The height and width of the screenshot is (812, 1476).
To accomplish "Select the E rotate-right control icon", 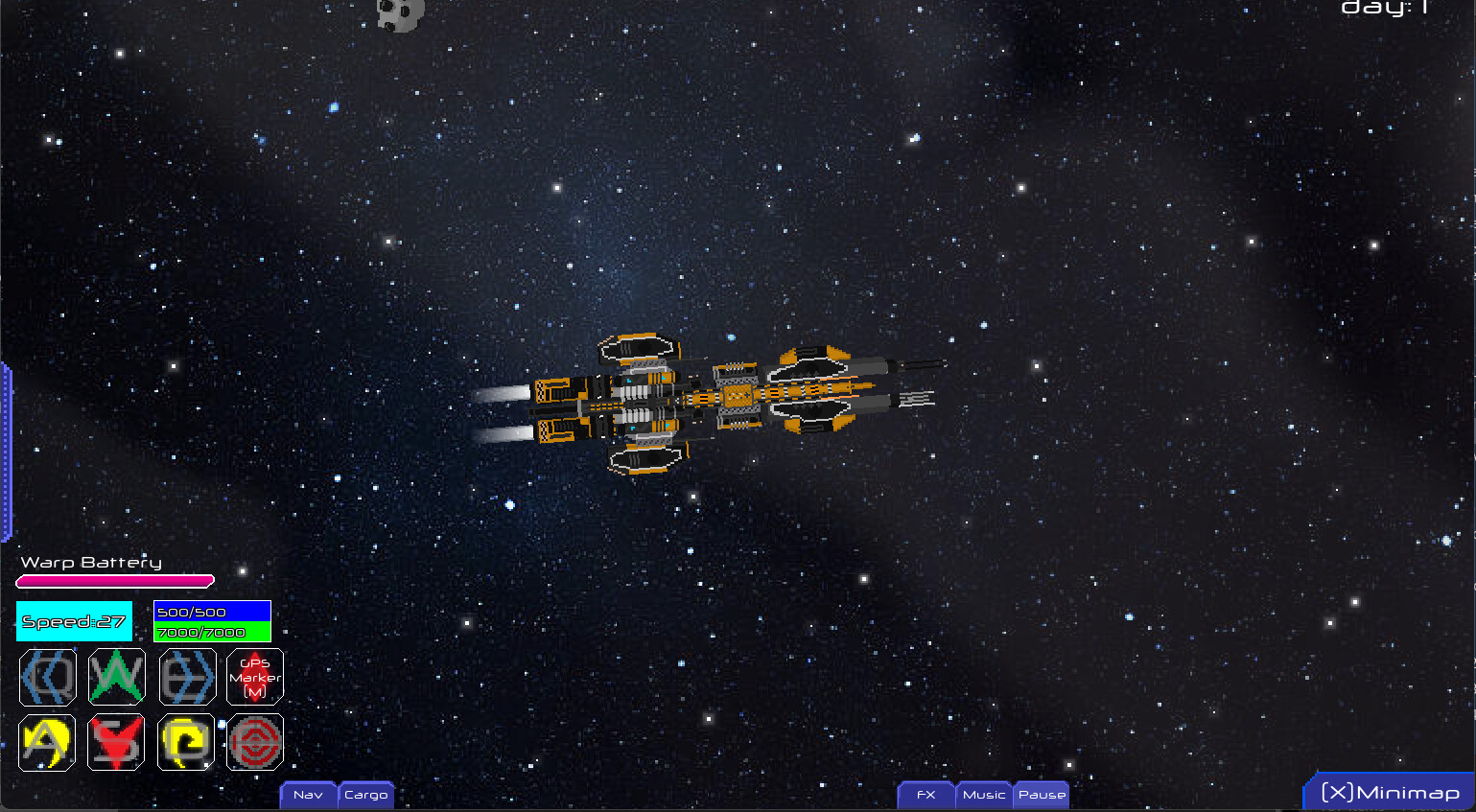I will (185, 677).
